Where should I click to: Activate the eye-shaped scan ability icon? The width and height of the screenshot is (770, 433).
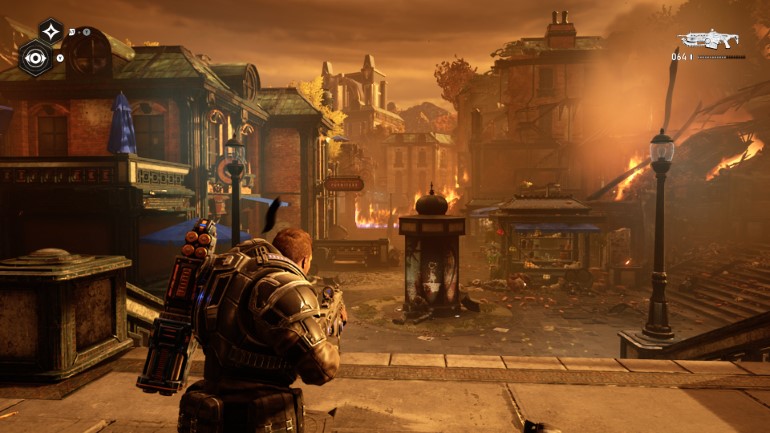pos(36,57)
